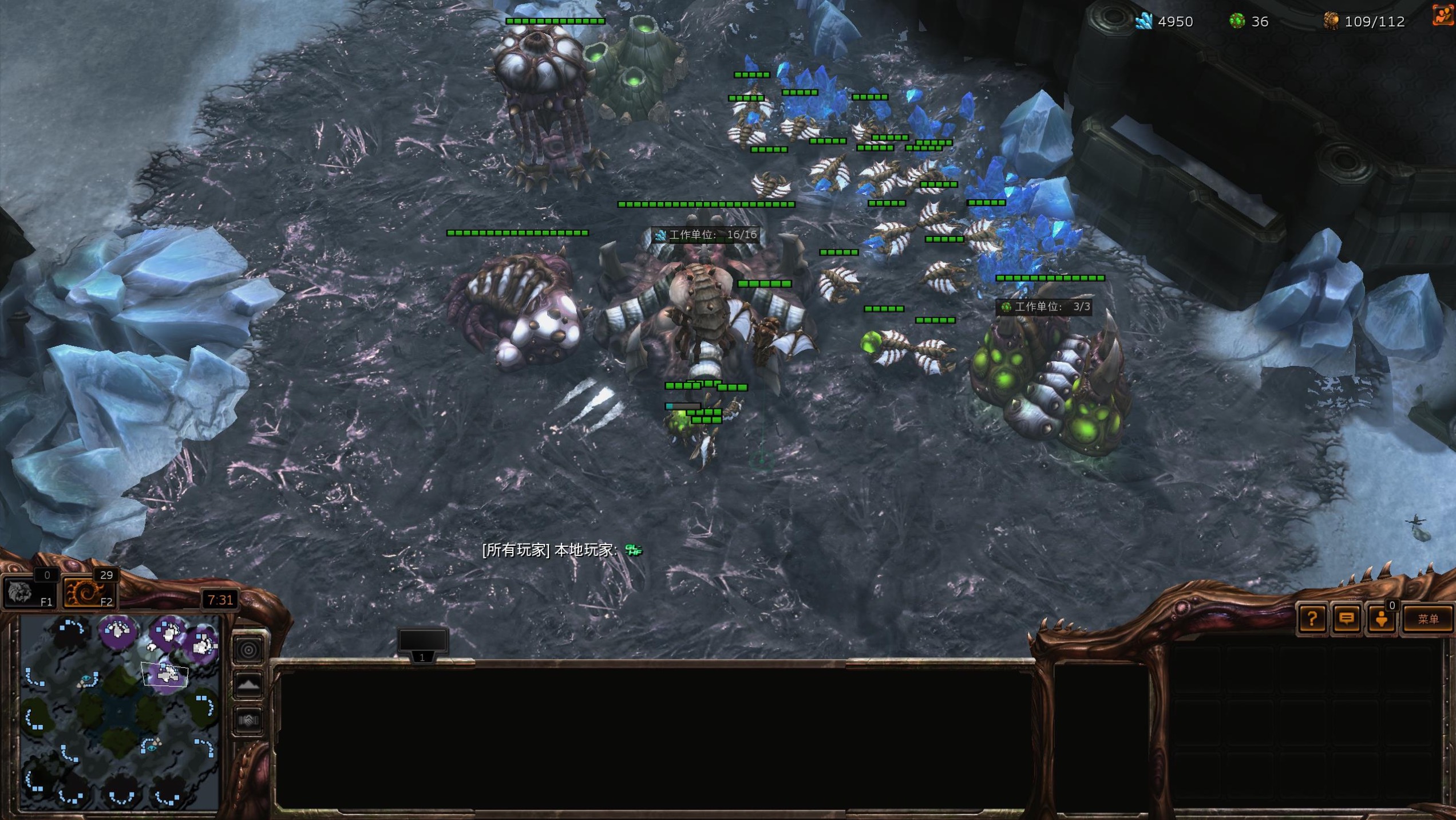Screen dimensions: 1456x820
Task: Select idle workers with the F1 button
Action: point(30,593)
